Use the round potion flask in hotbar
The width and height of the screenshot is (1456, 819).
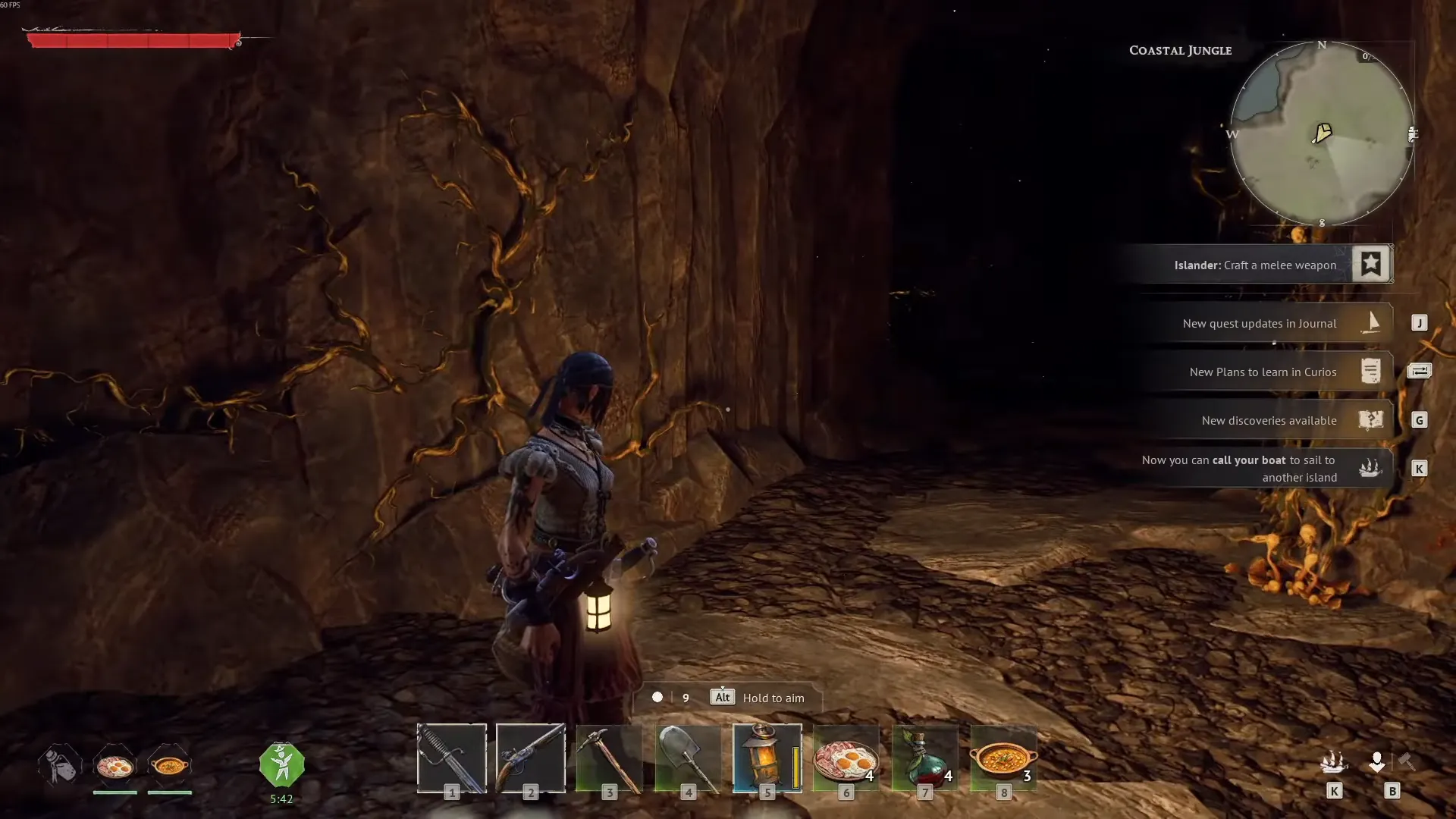(x=924, y=758)
